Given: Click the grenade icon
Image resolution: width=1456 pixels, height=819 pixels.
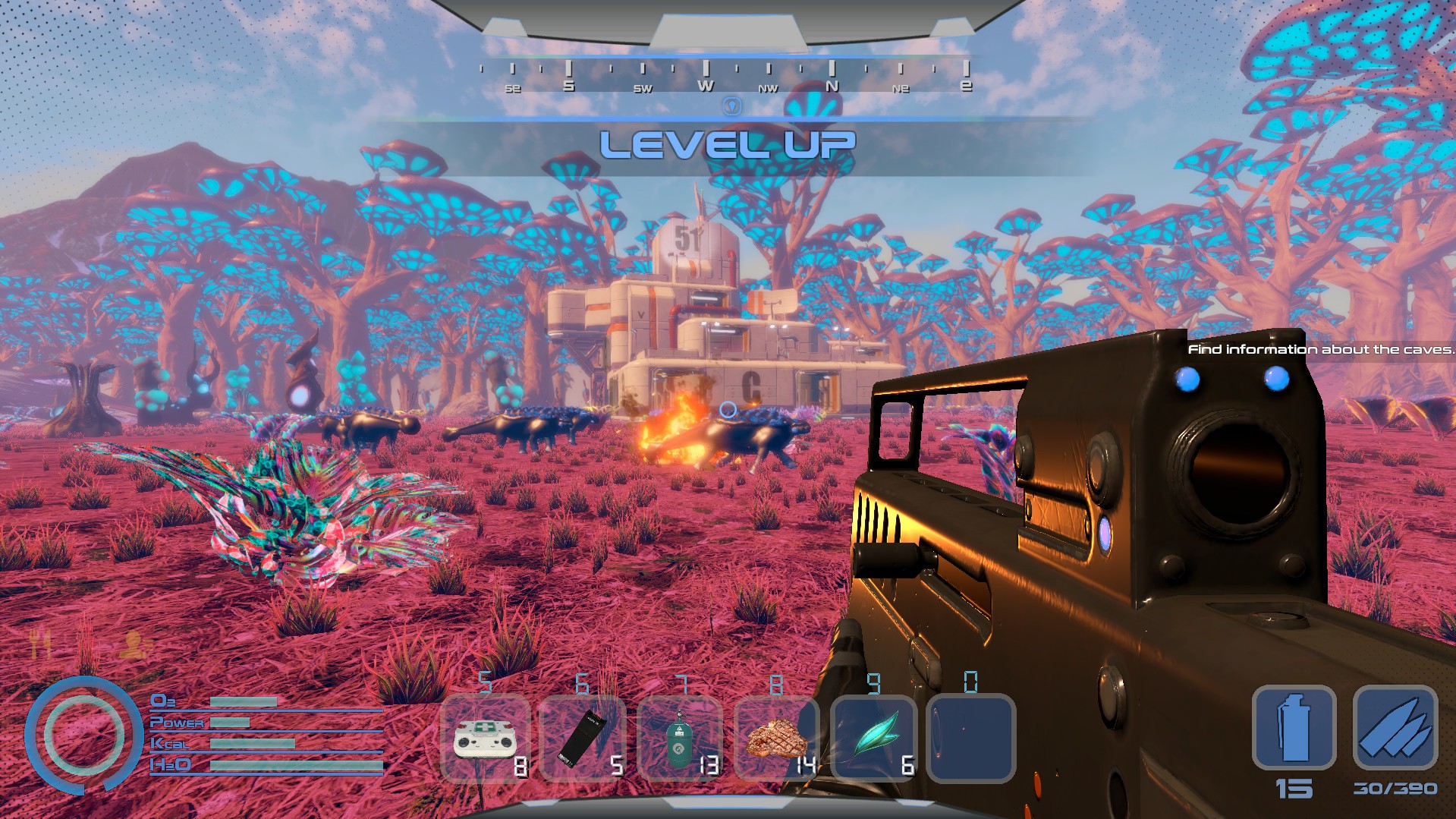Looking at the screenshot, I should [x=1294, y=727].
